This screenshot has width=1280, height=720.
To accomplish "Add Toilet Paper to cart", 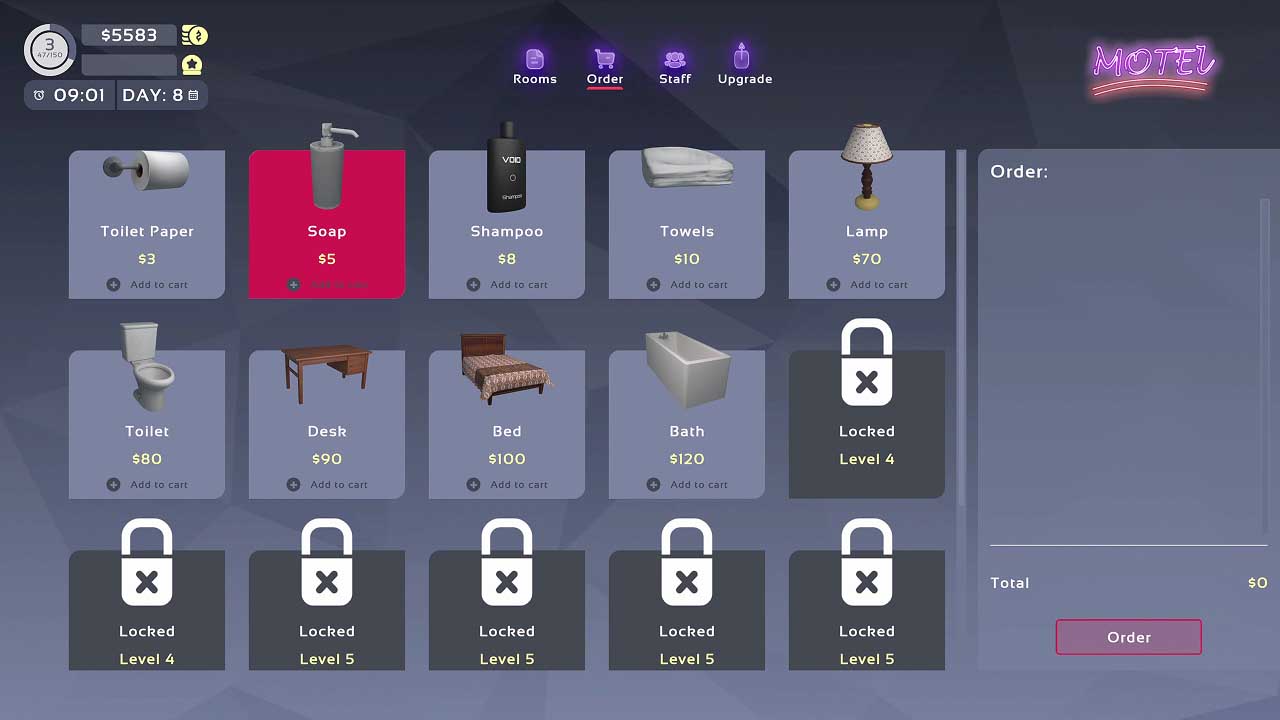I will [147, 284].
